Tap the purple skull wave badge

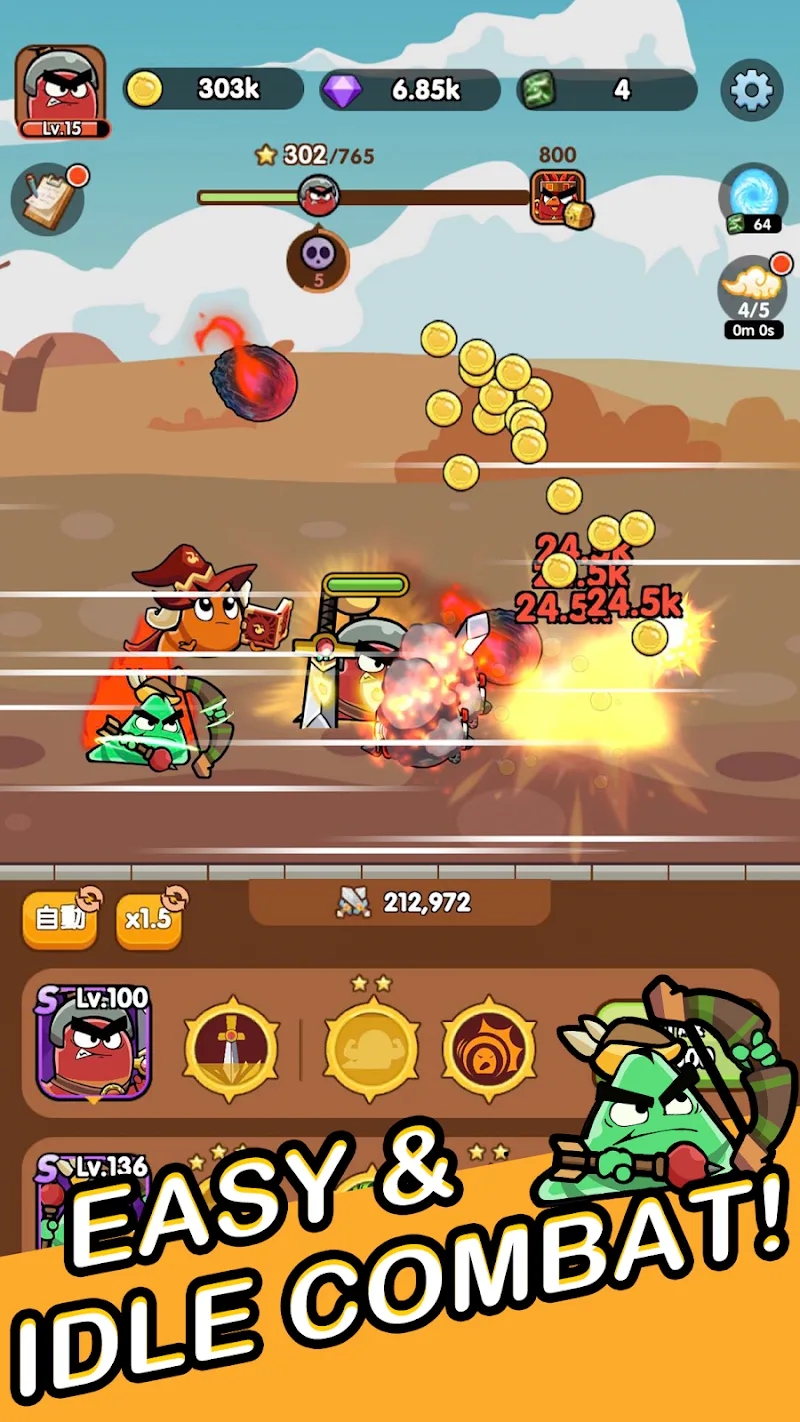[x=318, y=258]
